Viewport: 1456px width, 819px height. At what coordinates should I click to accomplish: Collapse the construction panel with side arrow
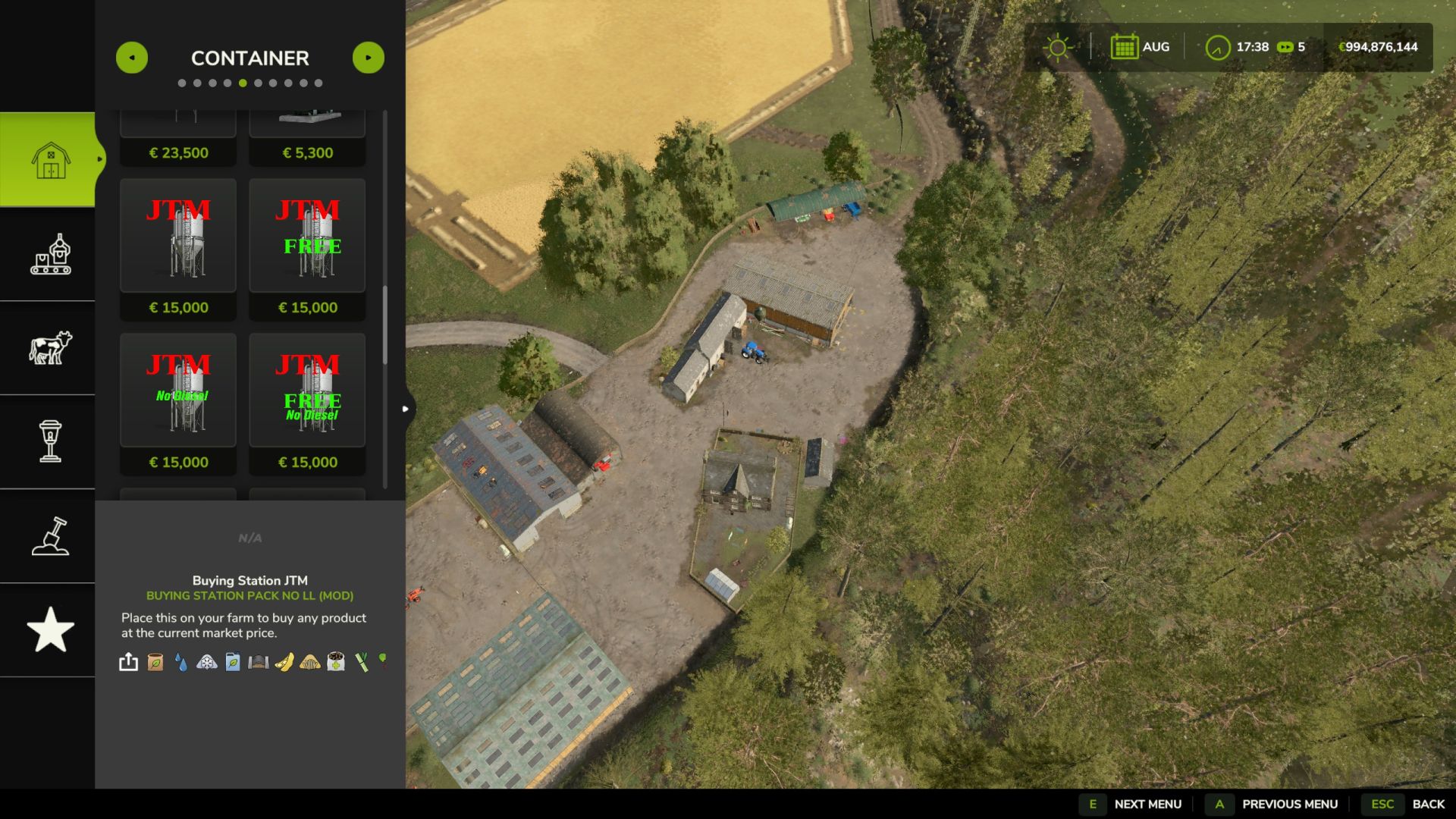click(x=406, y=409)
